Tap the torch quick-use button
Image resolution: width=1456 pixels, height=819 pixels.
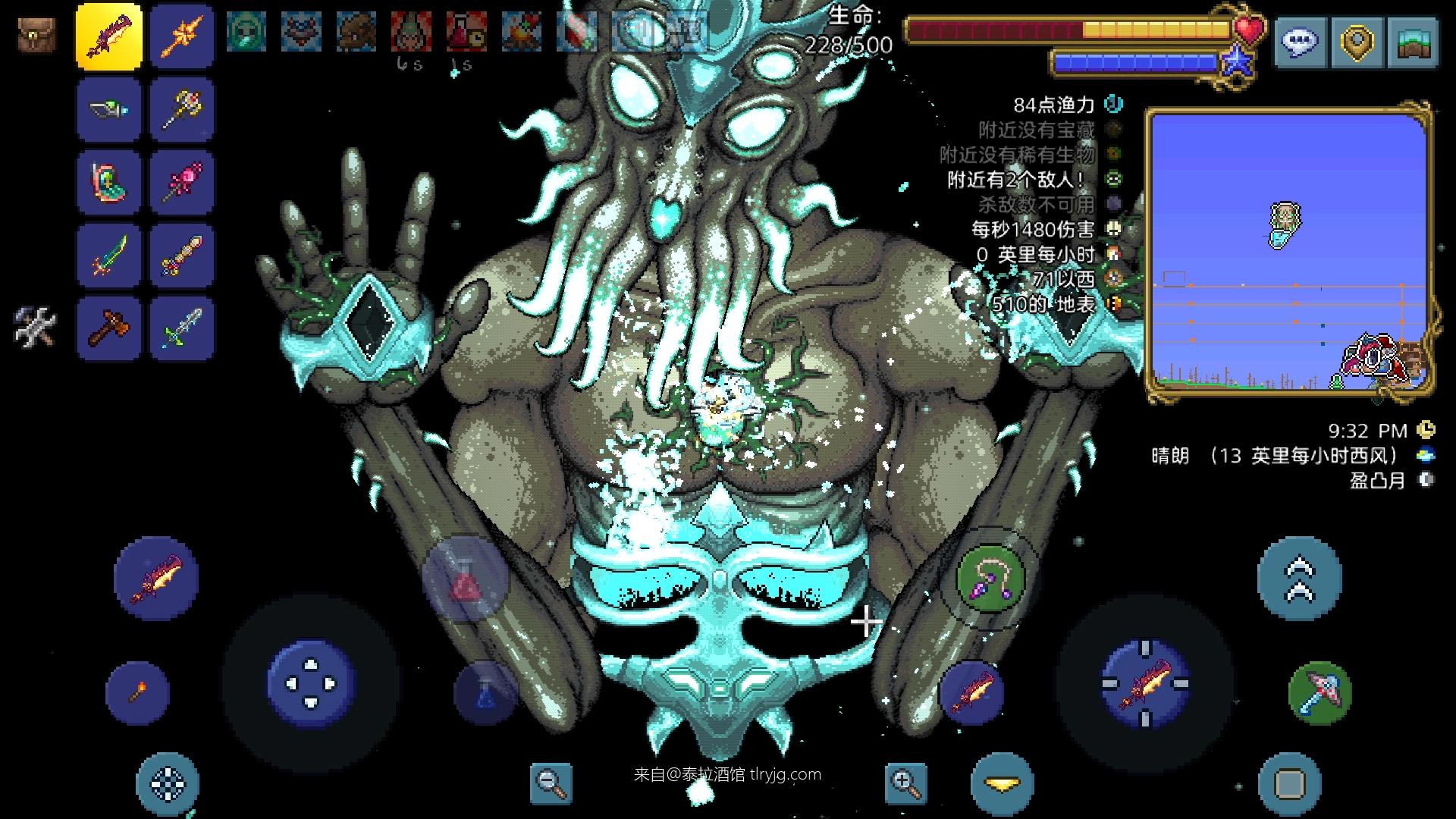click(137, 692)
